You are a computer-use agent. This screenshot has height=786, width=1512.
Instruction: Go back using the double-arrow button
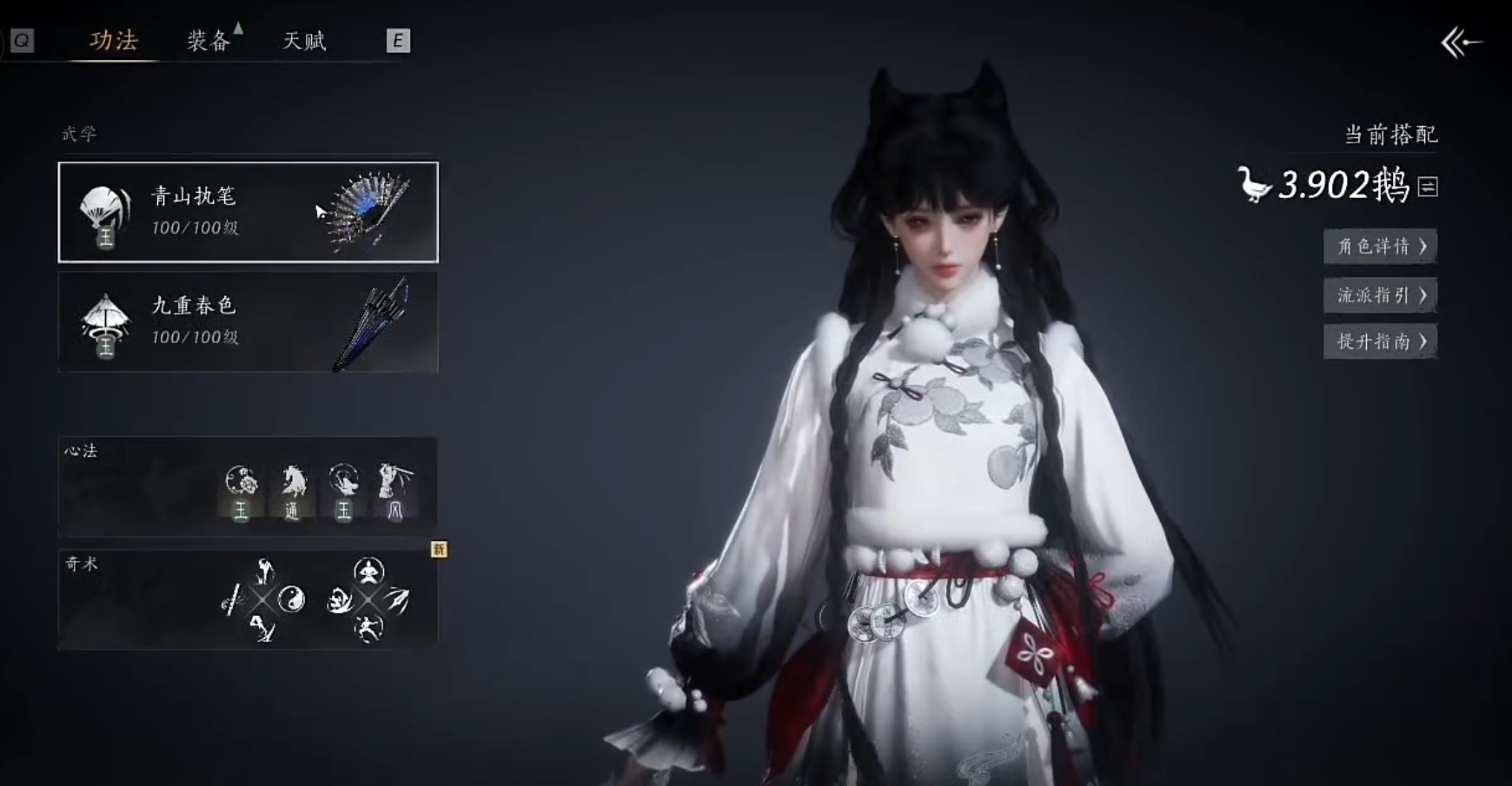point(1461,42)
